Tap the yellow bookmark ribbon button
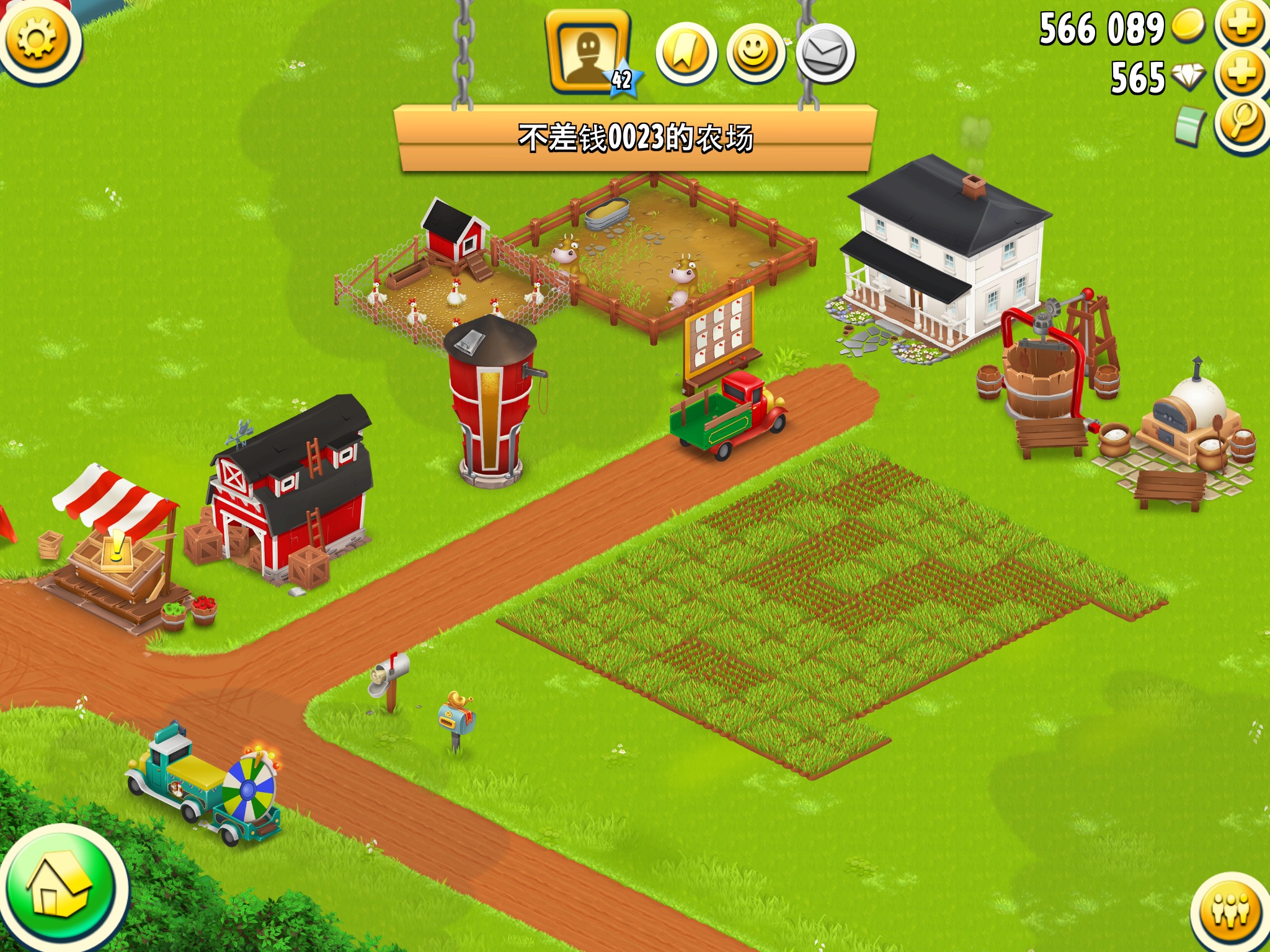Screen dimensions: 1270x952 (686, 54)
